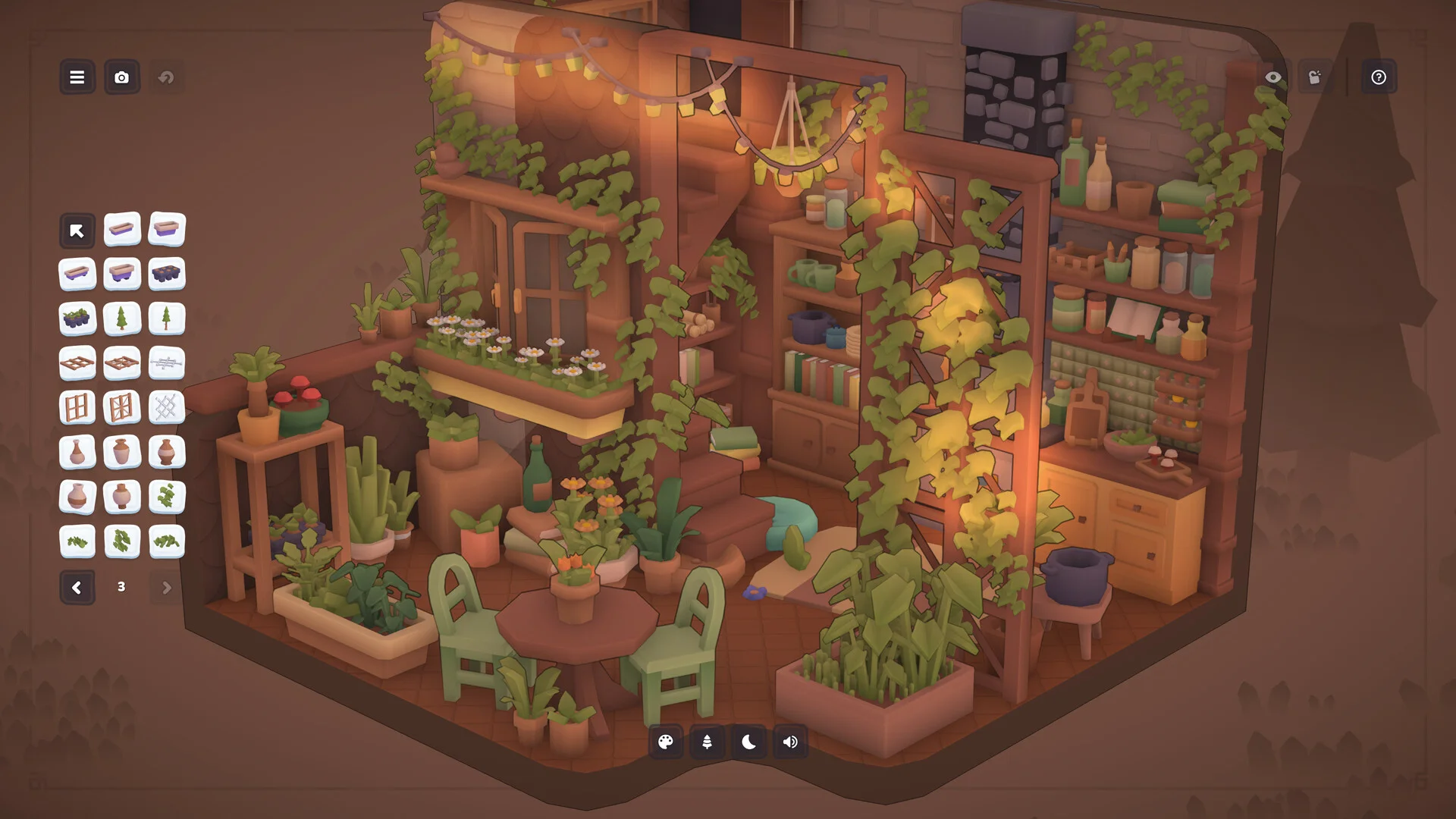The image size is (1456, 819).
Task: Toggle sound with the speaker button
Action: [x=790, y=742]
